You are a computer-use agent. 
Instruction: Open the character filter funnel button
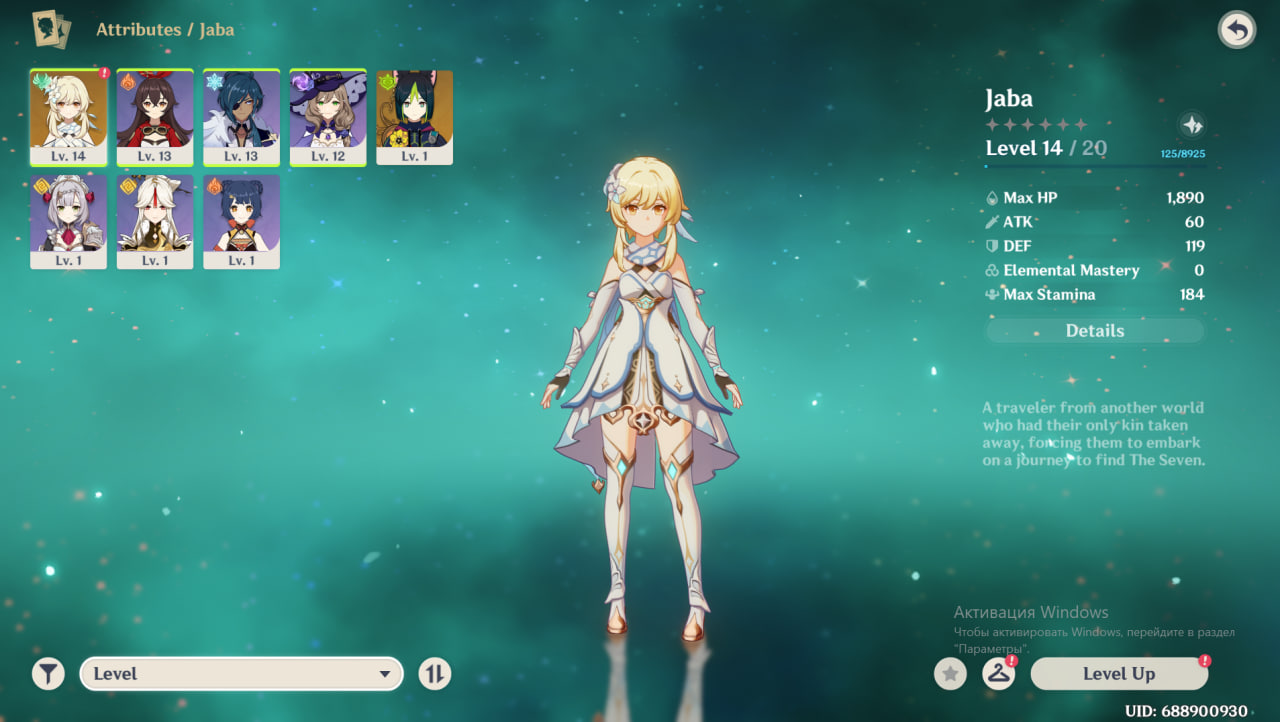pos(48,674)
